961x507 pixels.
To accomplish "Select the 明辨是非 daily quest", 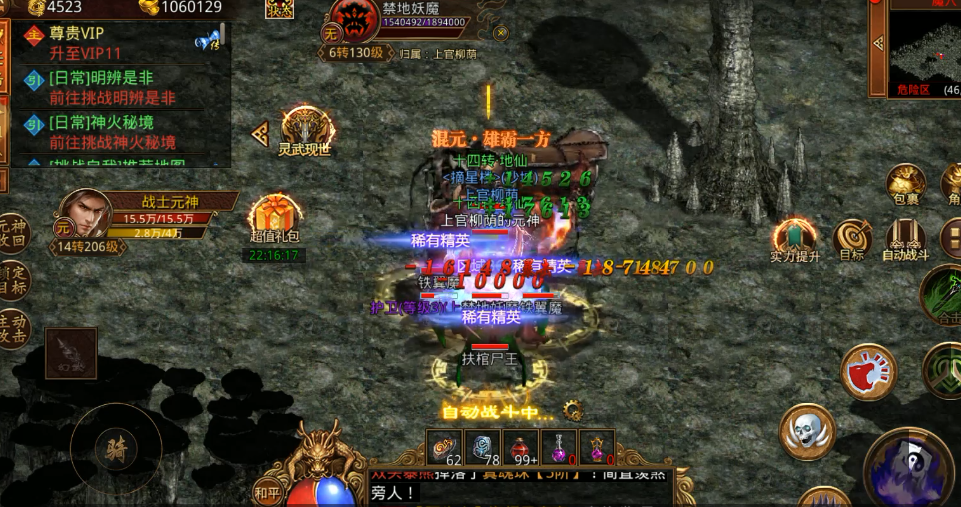I will [x=120, y=87].
